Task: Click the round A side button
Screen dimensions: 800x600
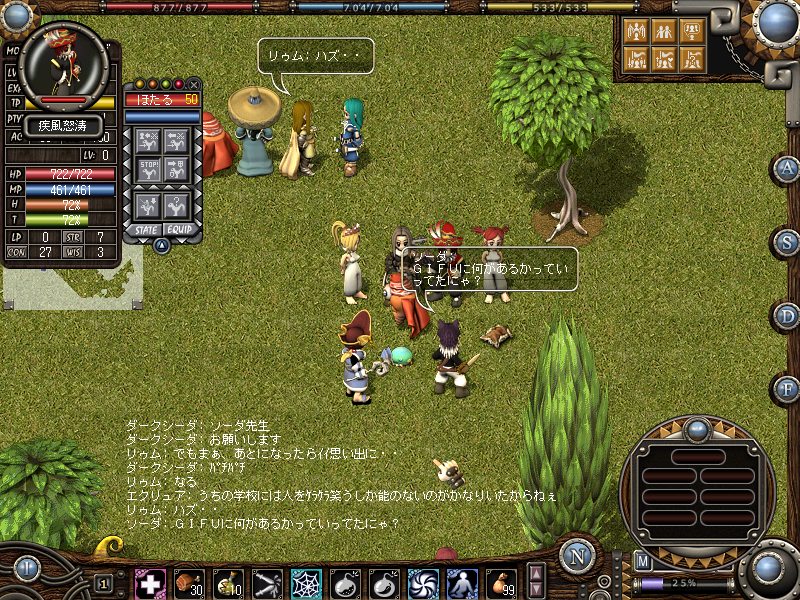Action: [787, 167]
